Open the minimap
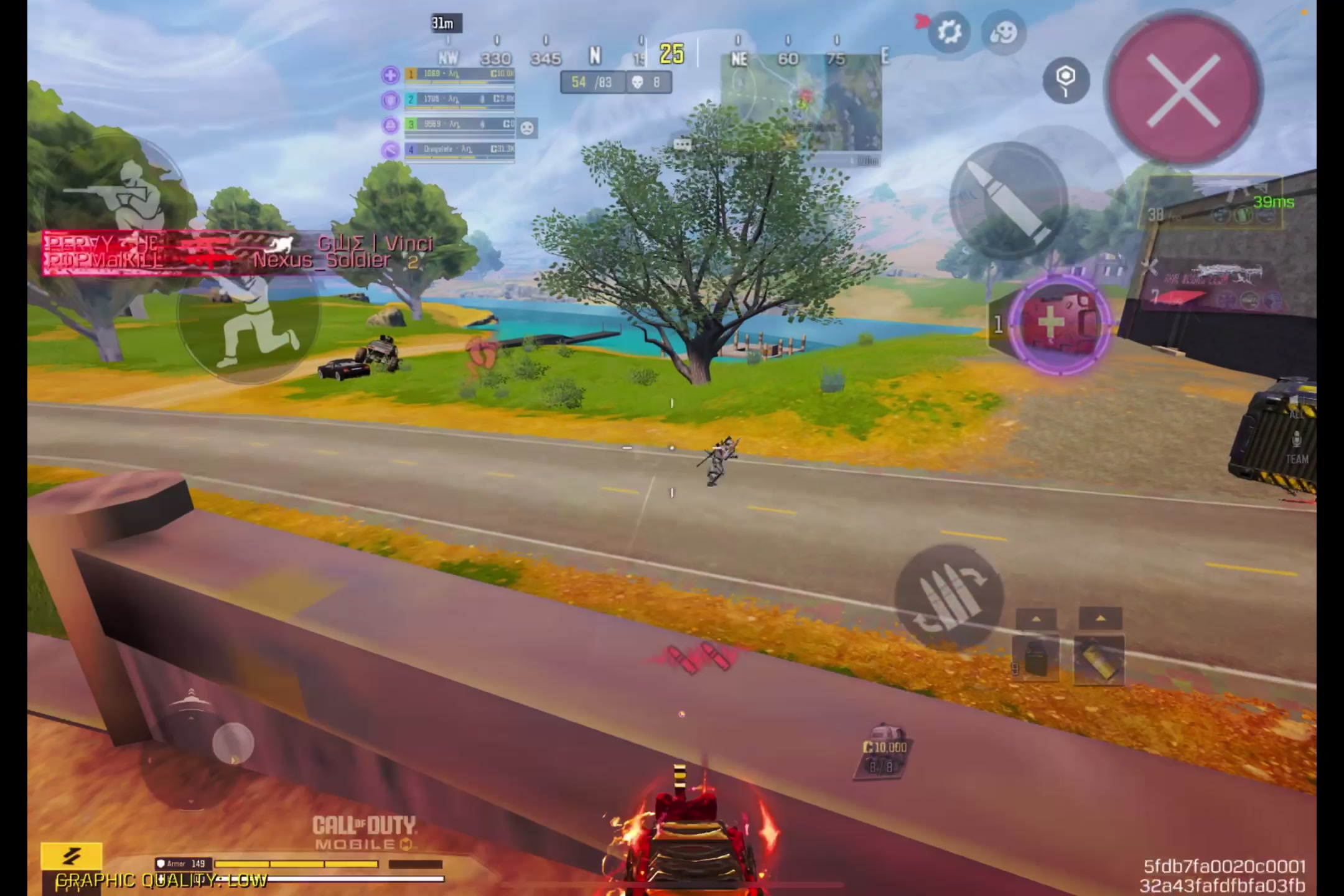 802,103
